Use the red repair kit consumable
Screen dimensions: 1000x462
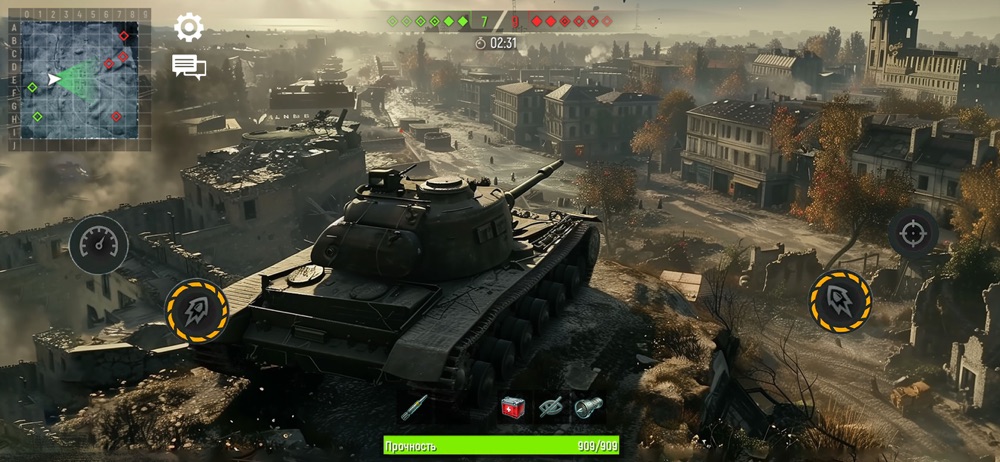coord(513,407)
